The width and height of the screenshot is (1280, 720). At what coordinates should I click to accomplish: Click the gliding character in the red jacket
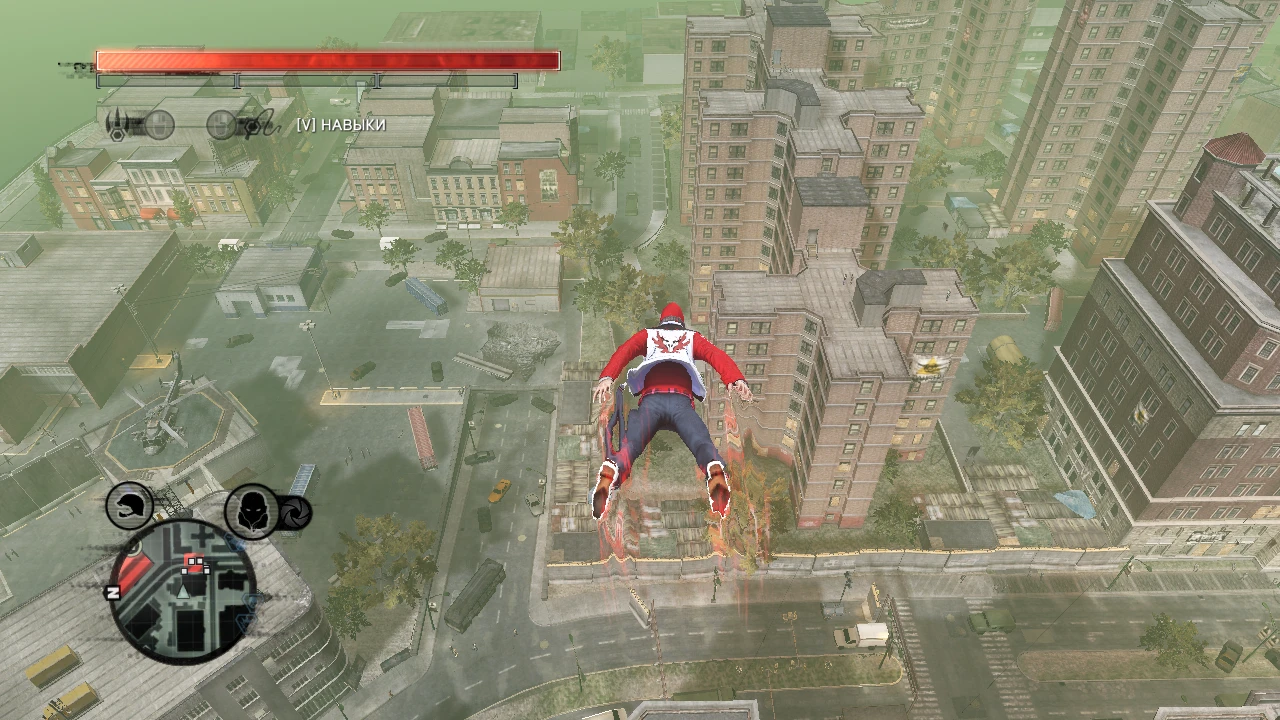[x=667, y=400]
